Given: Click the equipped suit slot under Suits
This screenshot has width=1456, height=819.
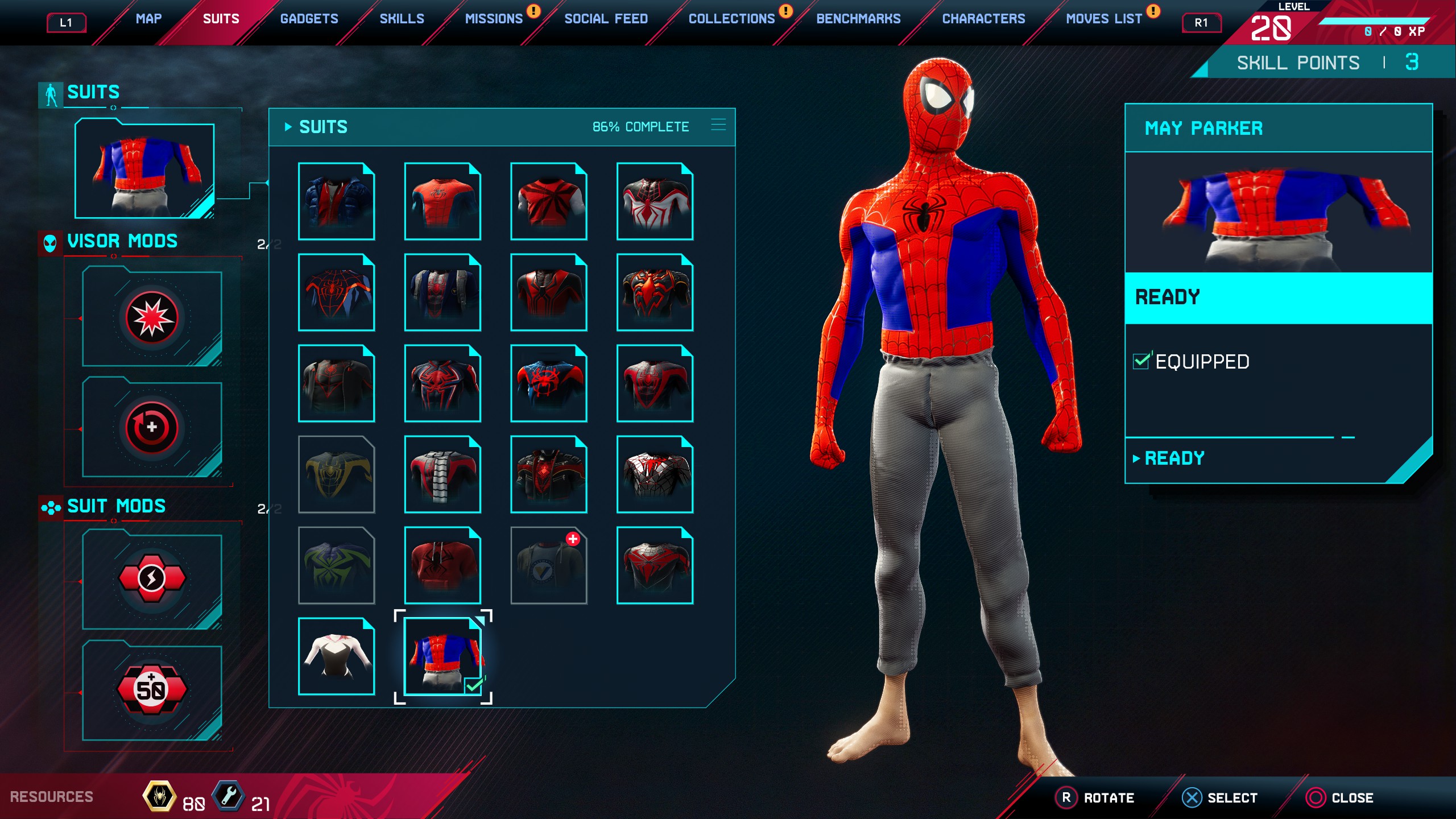Looking at the screenshot, I should [x=144, y=169].
